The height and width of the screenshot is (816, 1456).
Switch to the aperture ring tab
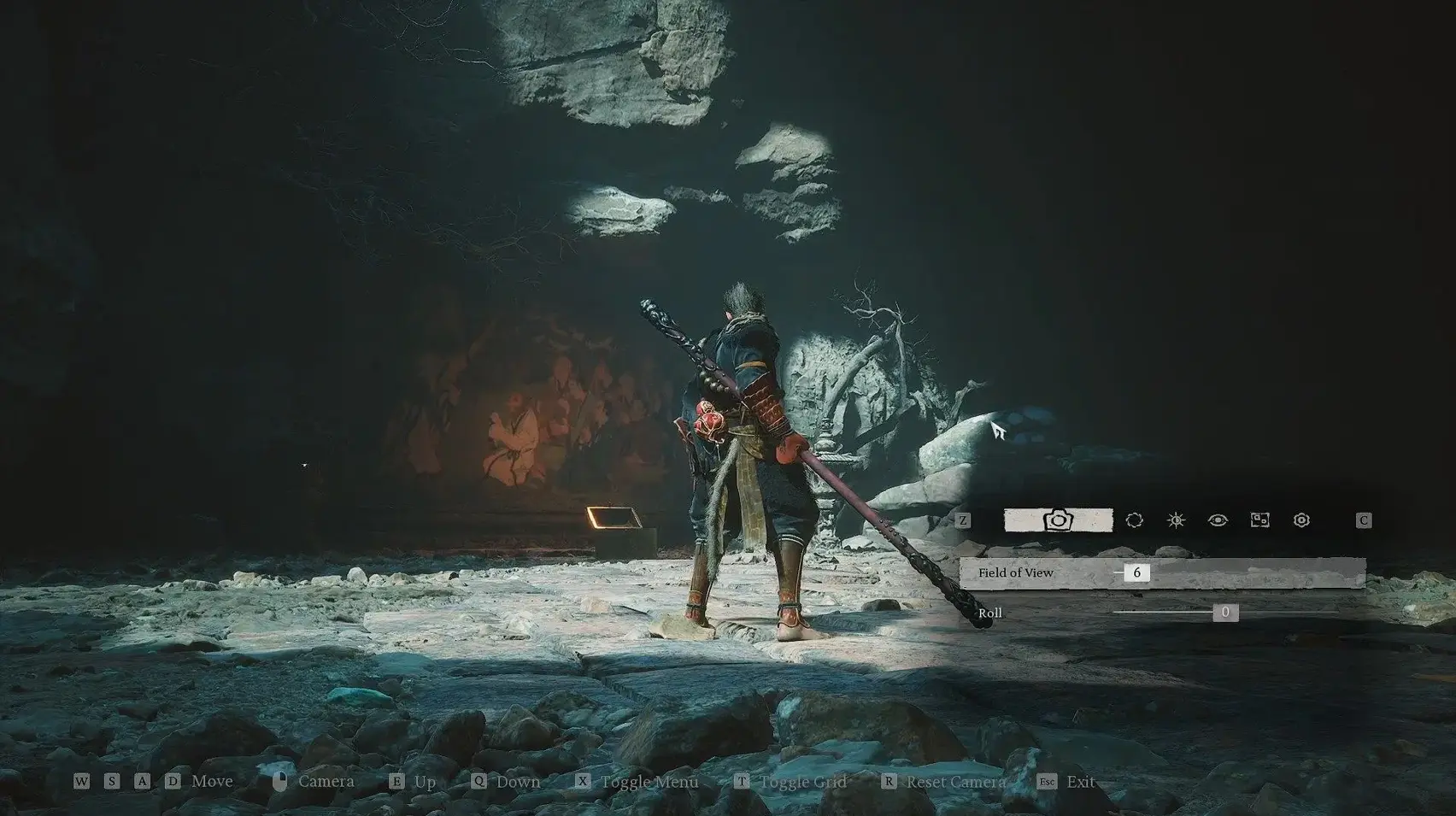click(1134, 520)
